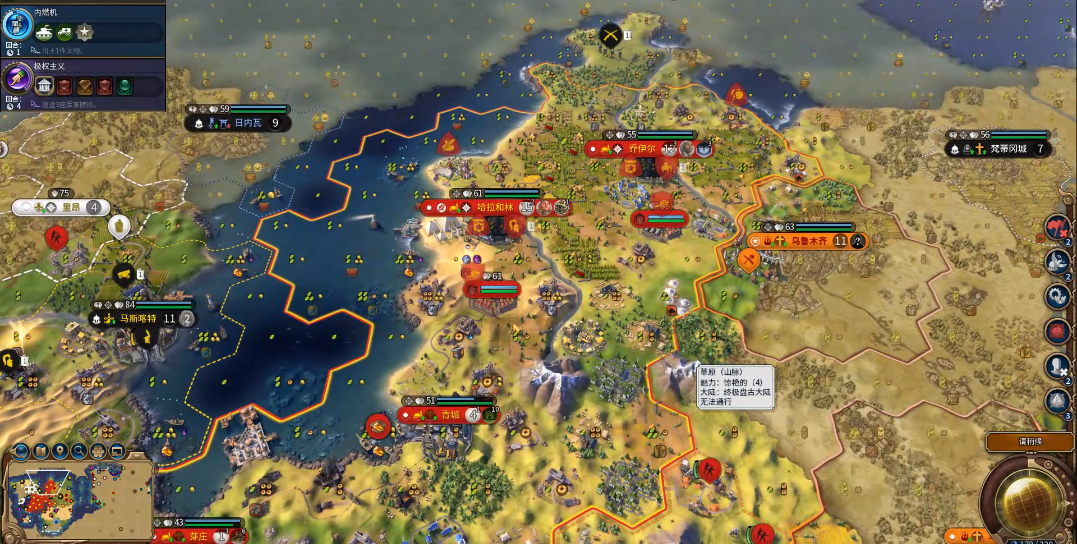Toggle the map pin list button

60,451
